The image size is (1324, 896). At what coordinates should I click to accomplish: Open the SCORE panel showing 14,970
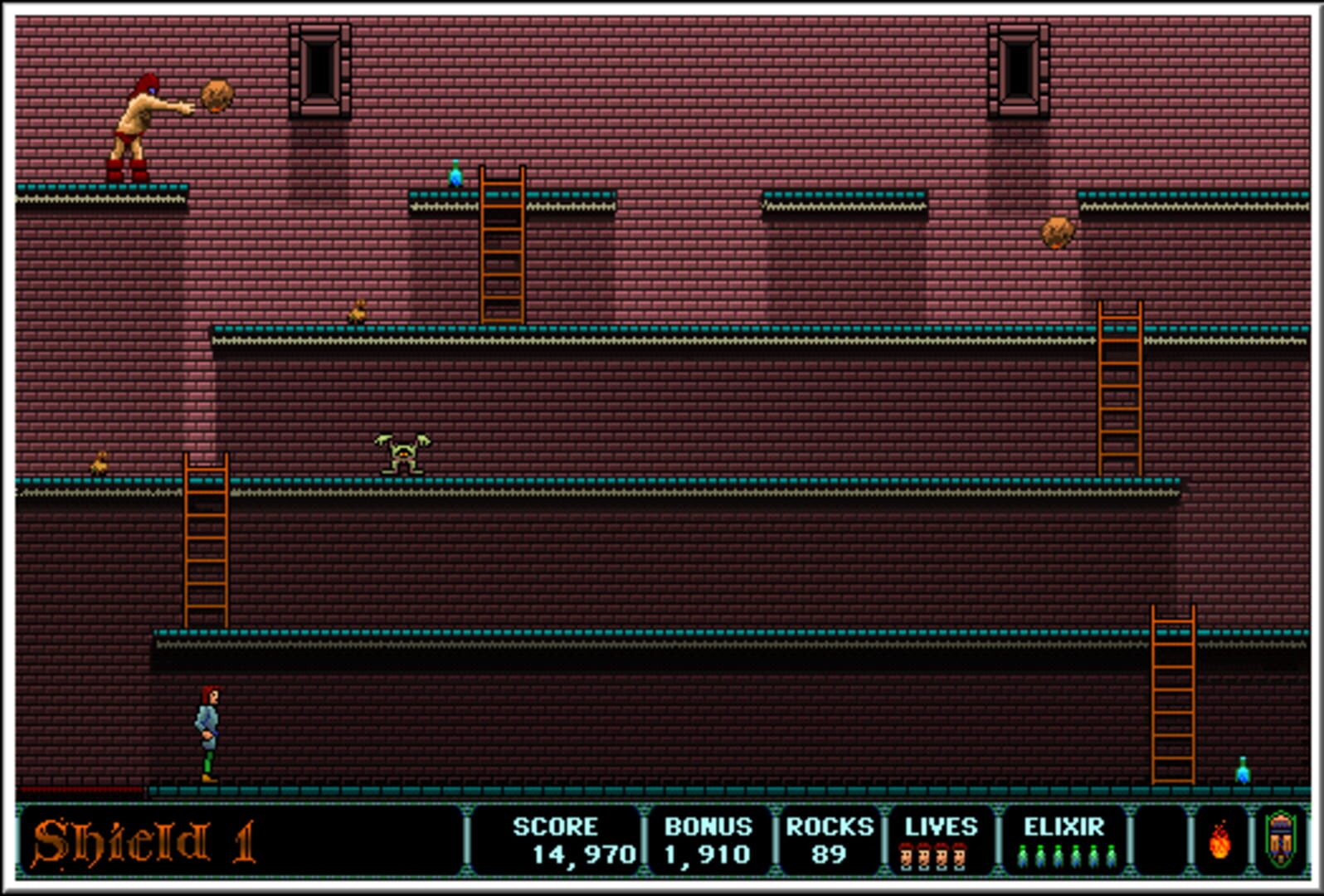[554, 840]
